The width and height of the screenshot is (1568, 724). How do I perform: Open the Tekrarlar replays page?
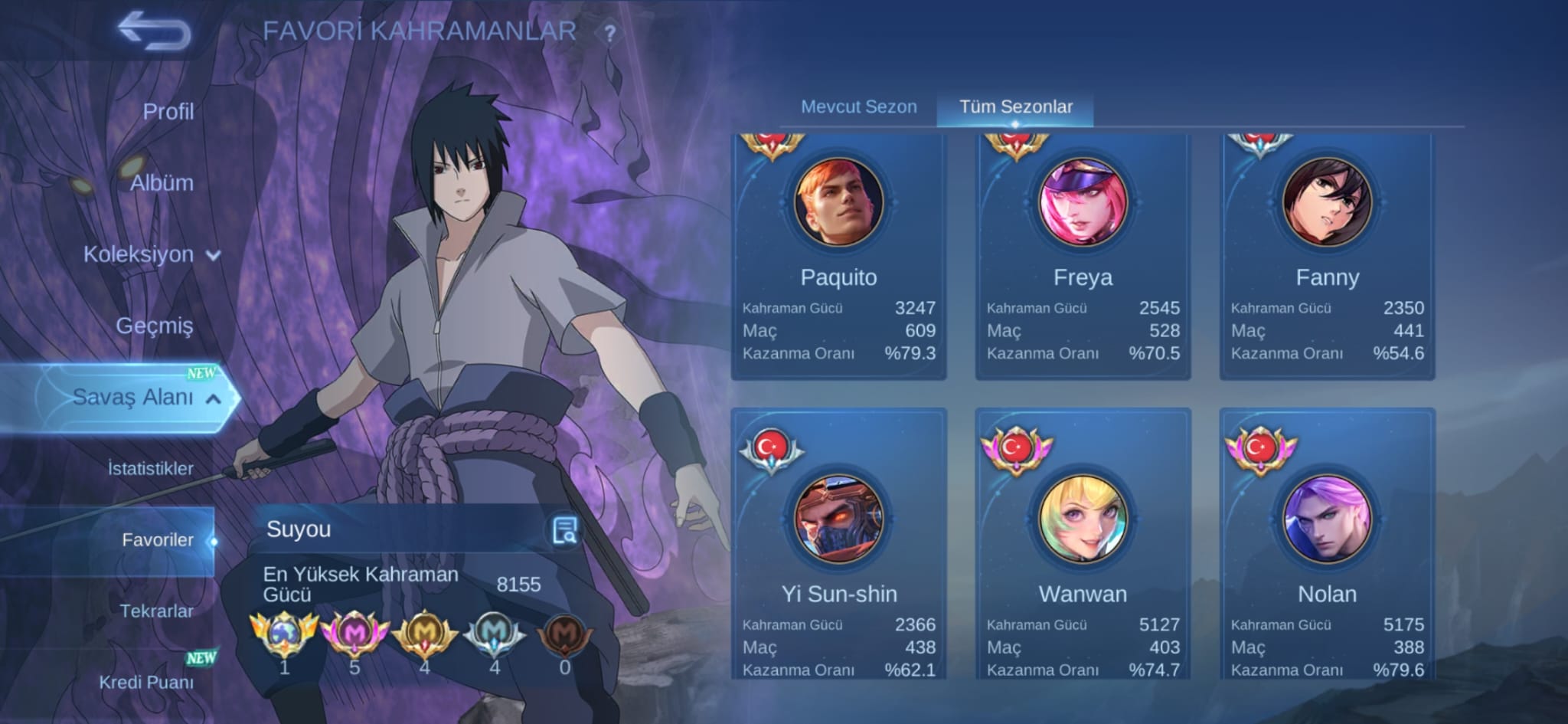tap(156, 611)
